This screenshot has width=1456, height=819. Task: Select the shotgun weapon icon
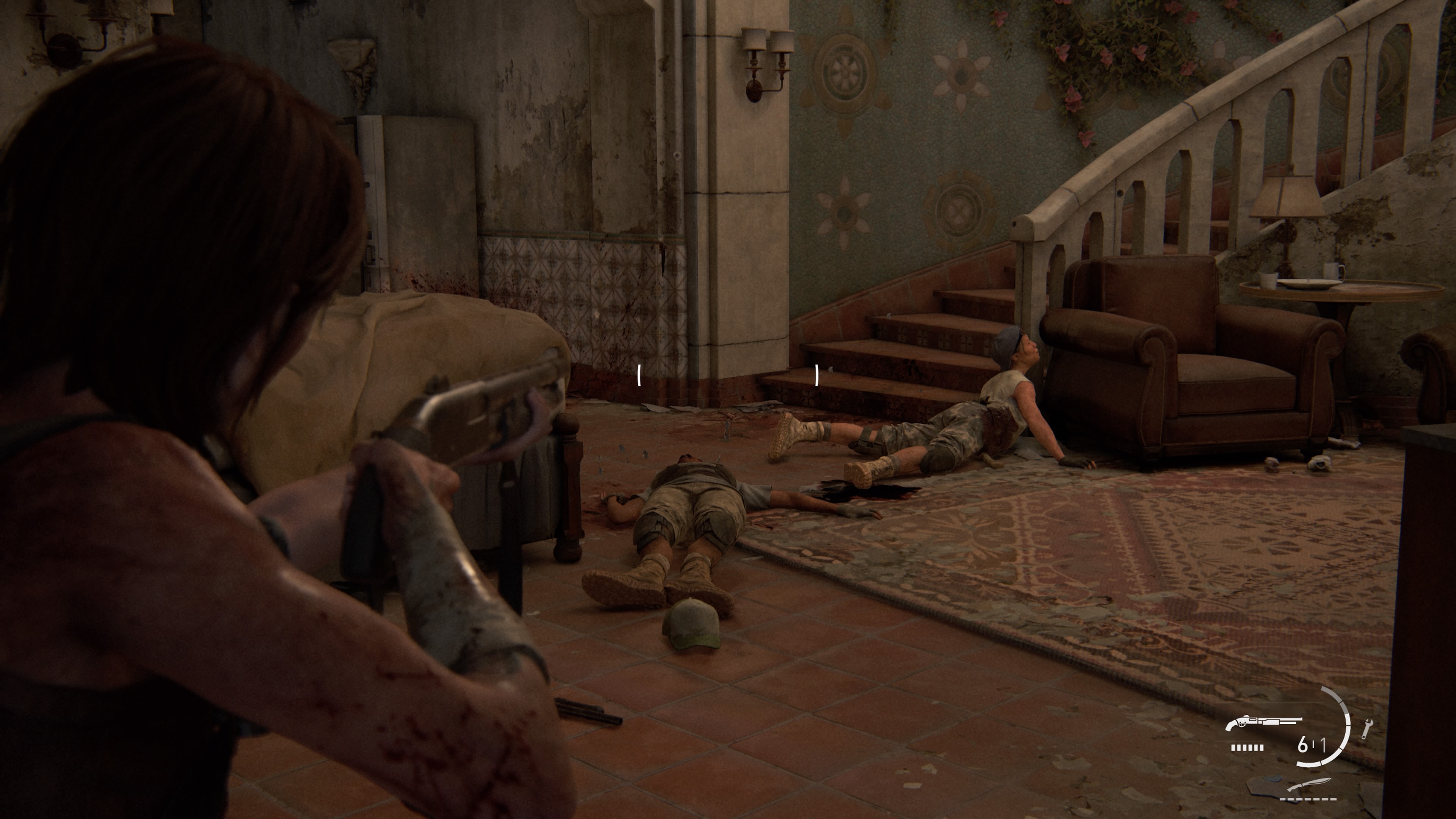[1263, 722]
